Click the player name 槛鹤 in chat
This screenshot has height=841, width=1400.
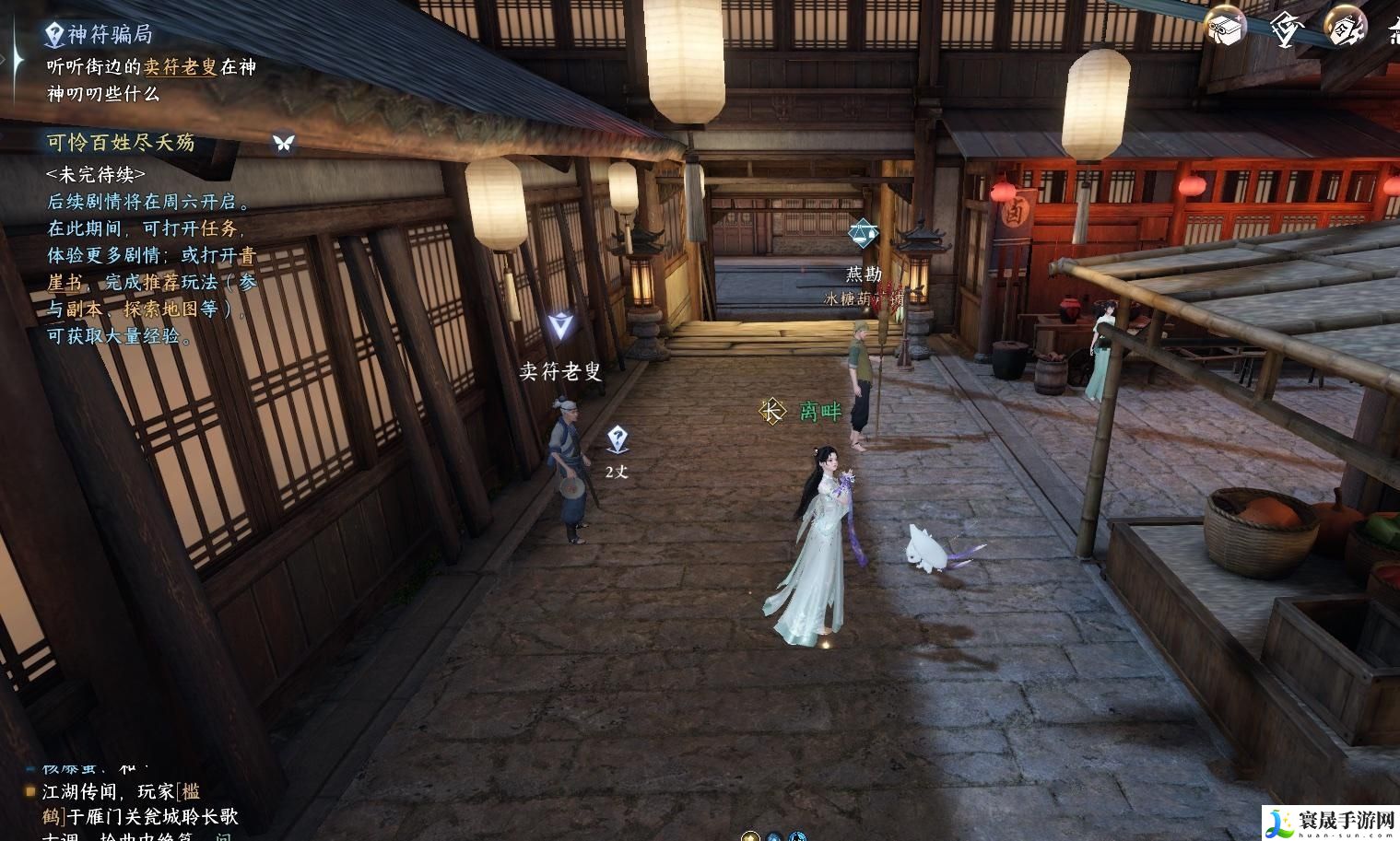(x=190, y=792)
